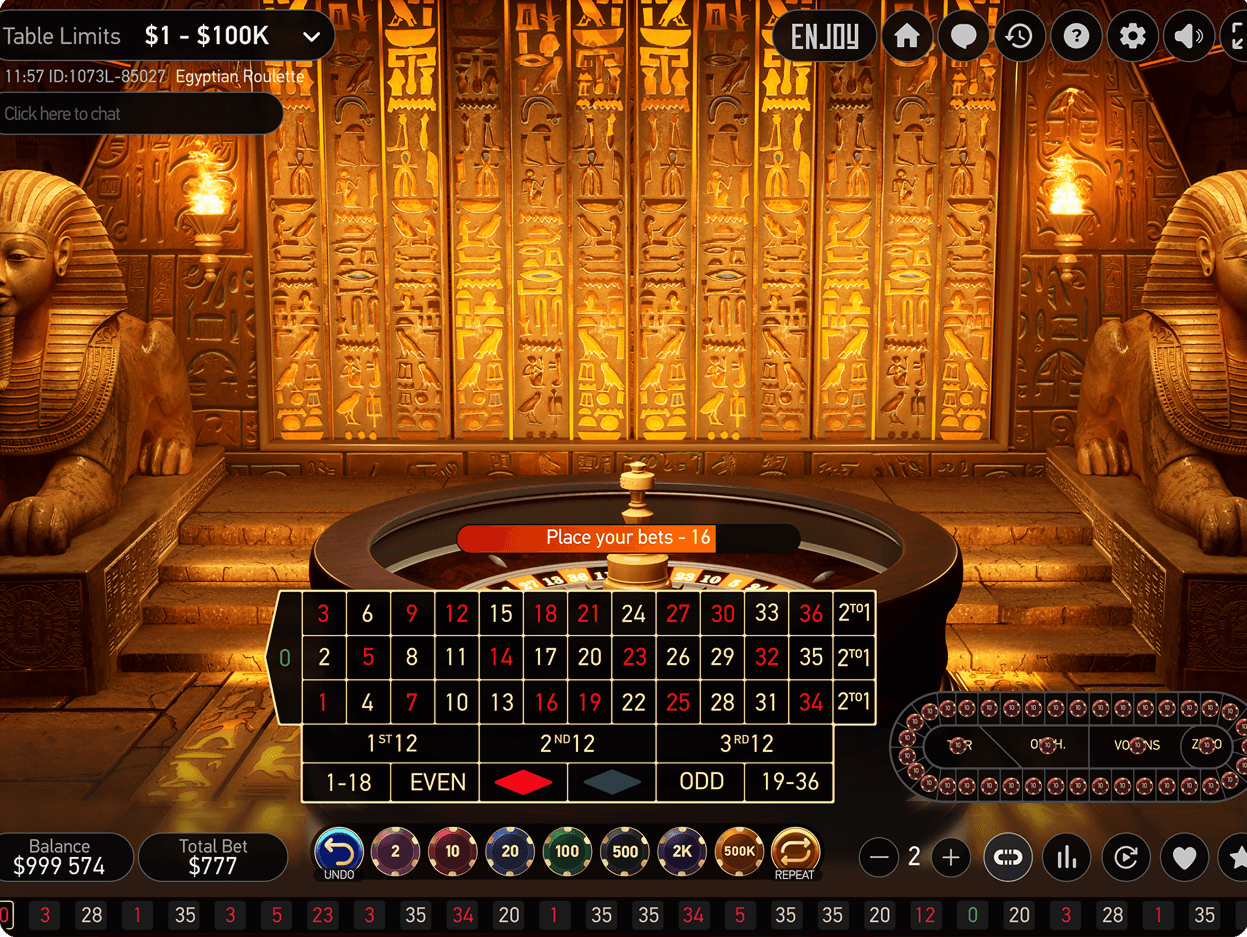Place a bet on EVEN
Viewport: 1247px width, 937px height.
point(438,782)
